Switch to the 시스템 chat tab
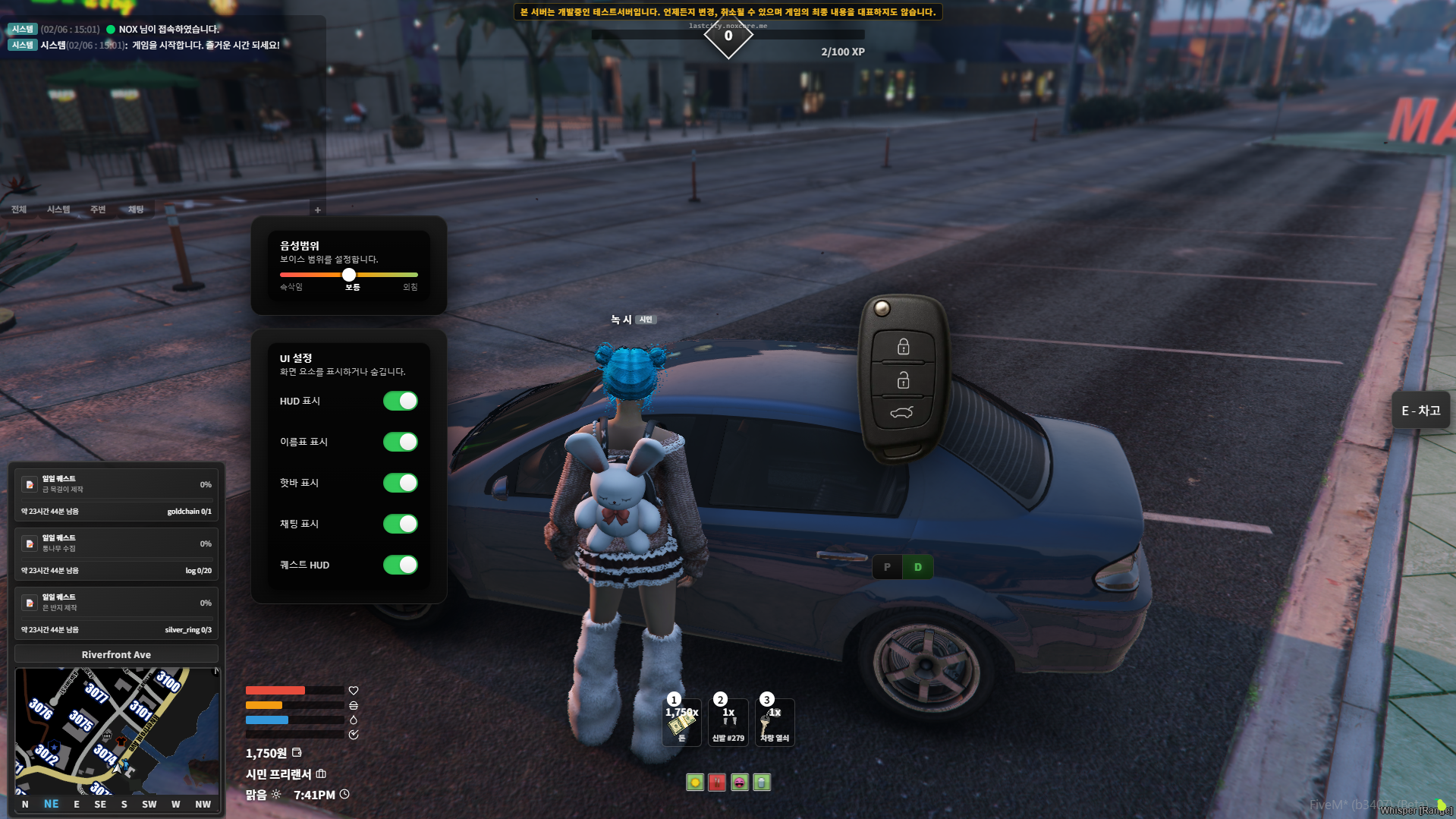This screenshot has width=1456, height=819. pyautogui.click(x=58, y=209)
